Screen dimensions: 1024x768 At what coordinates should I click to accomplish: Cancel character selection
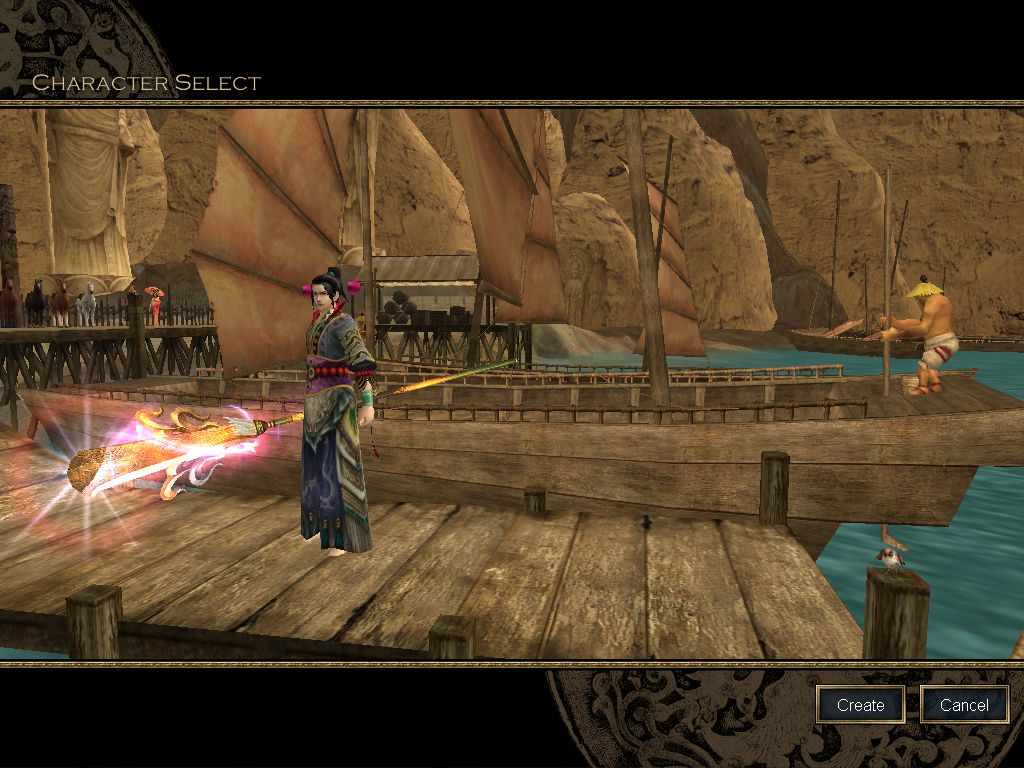click(964, 705)
